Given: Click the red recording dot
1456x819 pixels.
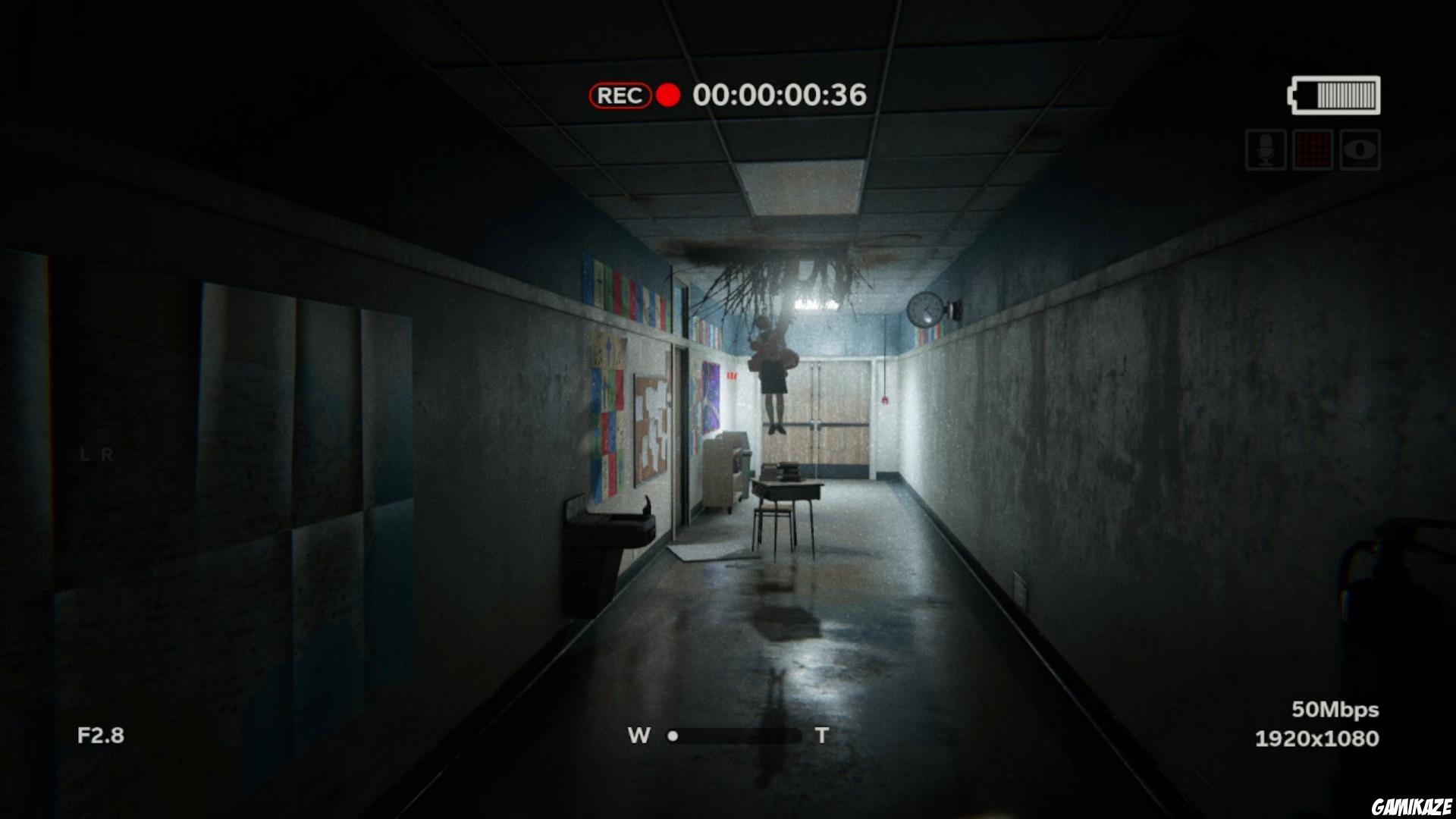Looking at the screenshot, I should 667,96.
